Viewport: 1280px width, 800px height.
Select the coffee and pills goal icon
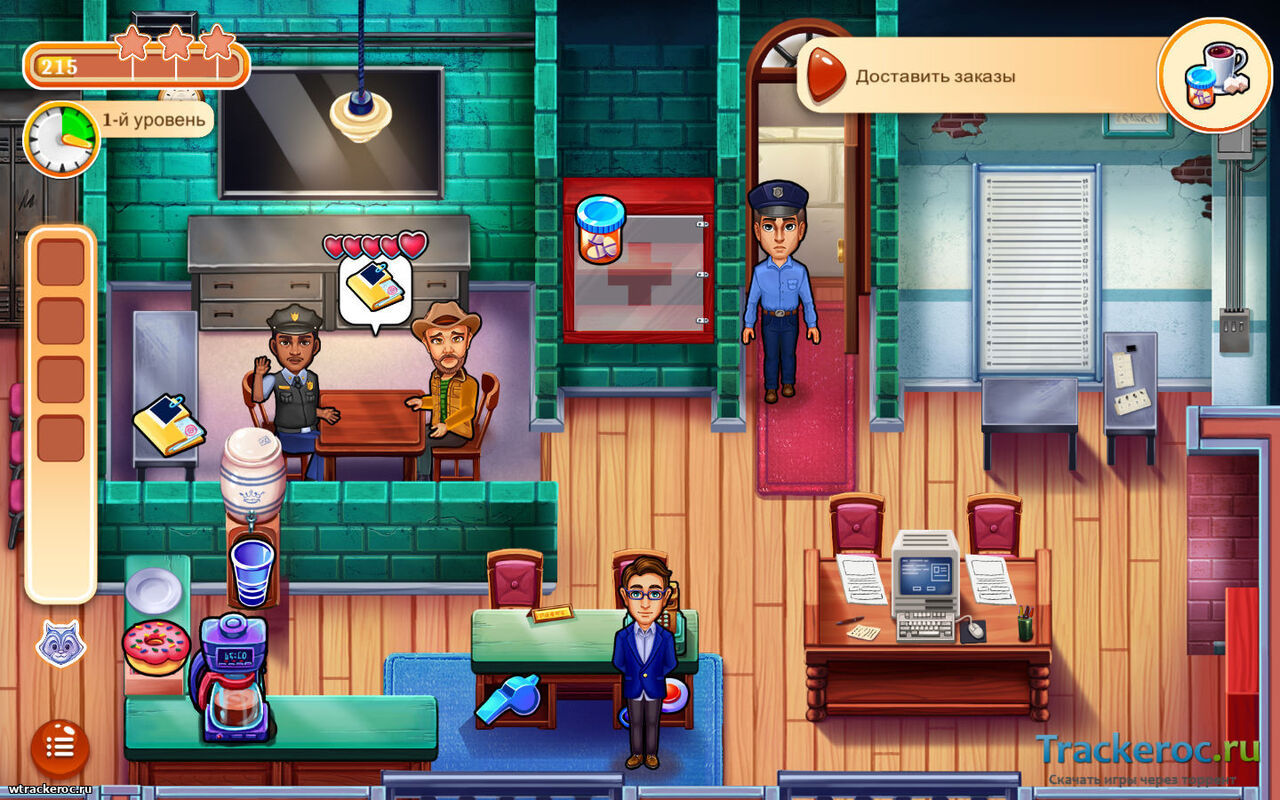coord(1214,75)
